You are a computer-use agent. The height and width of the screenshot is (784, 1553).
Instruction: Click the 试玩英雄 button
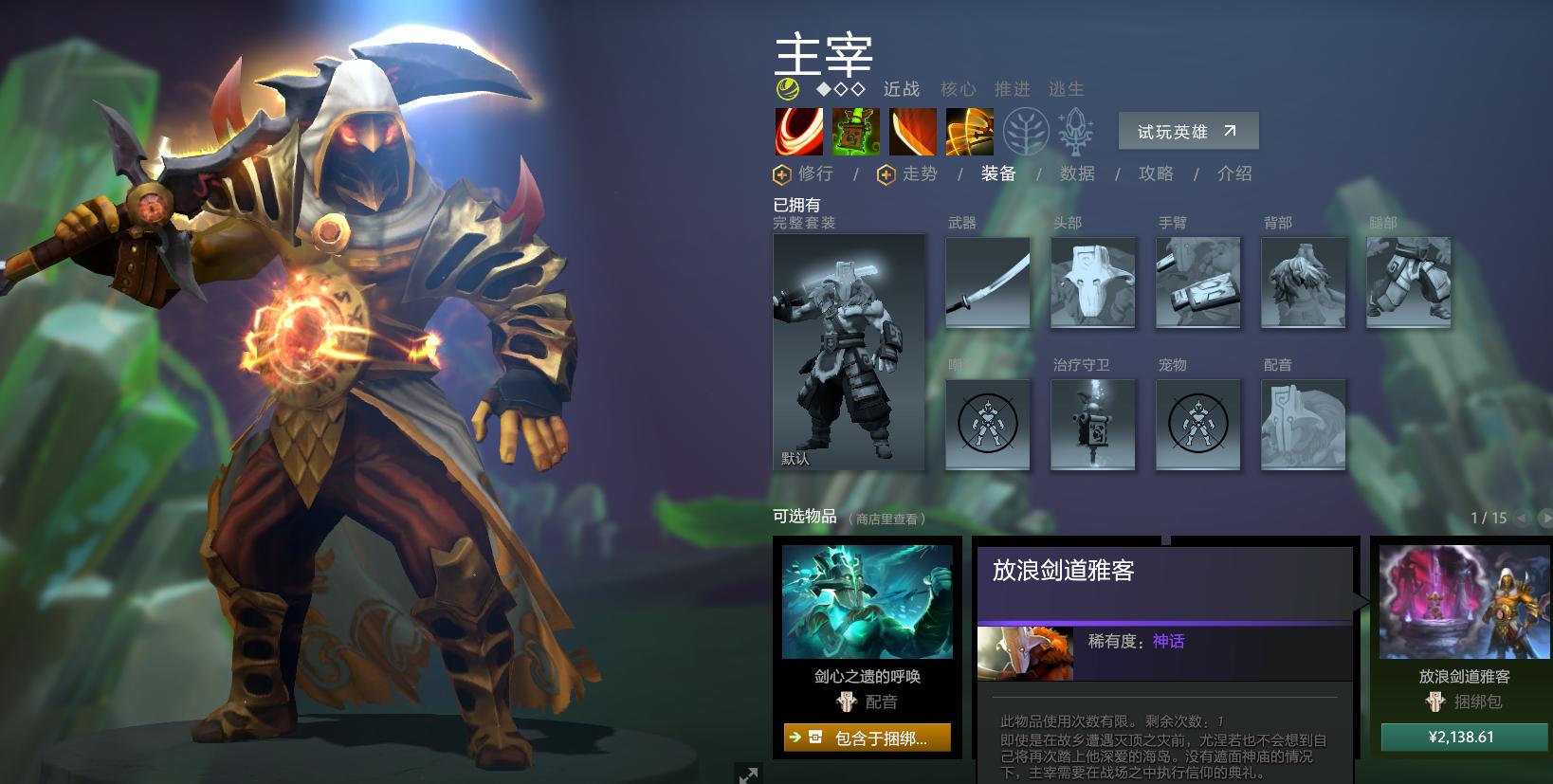click(x=1188, y=131)
